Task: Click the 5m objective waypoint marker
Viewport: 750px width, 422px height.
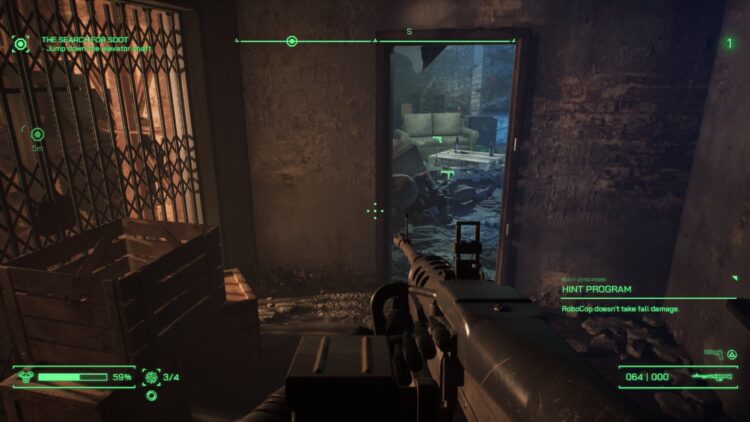Action: pos(37,134)
